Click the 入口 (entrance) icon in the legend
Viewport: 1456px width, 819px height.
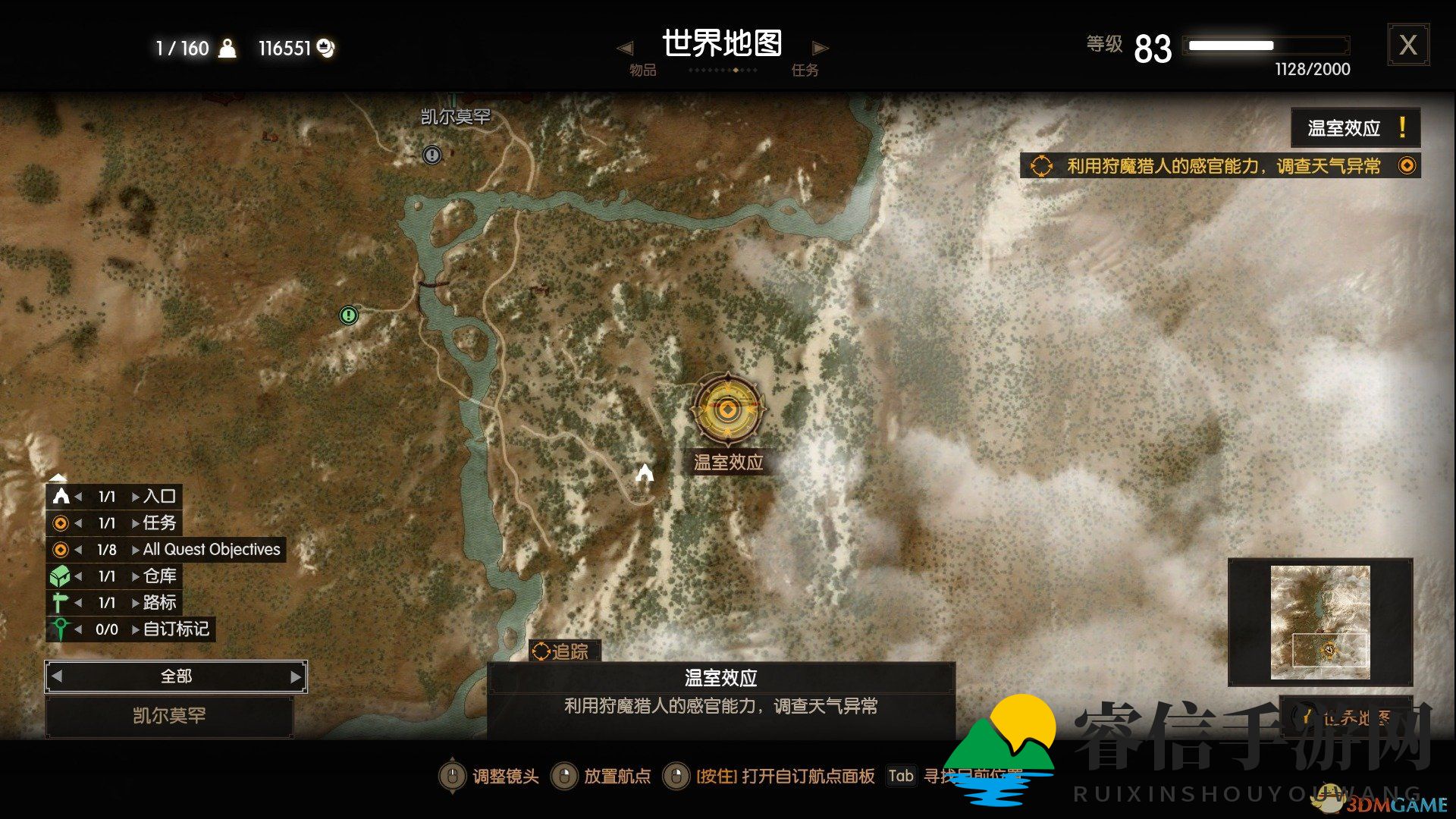60,497
